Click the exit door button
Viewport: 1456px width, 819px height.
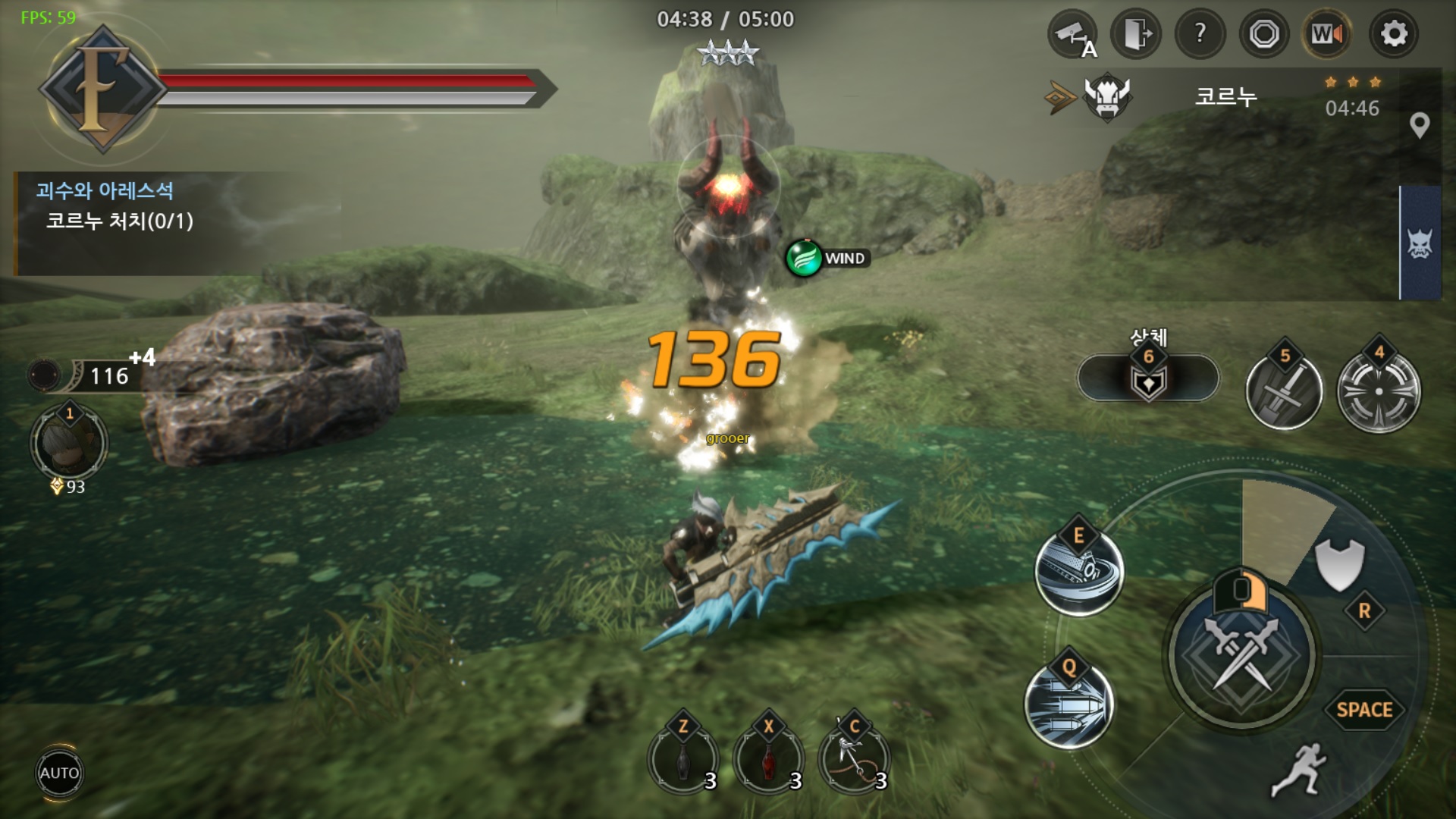tap(1135, 34)
